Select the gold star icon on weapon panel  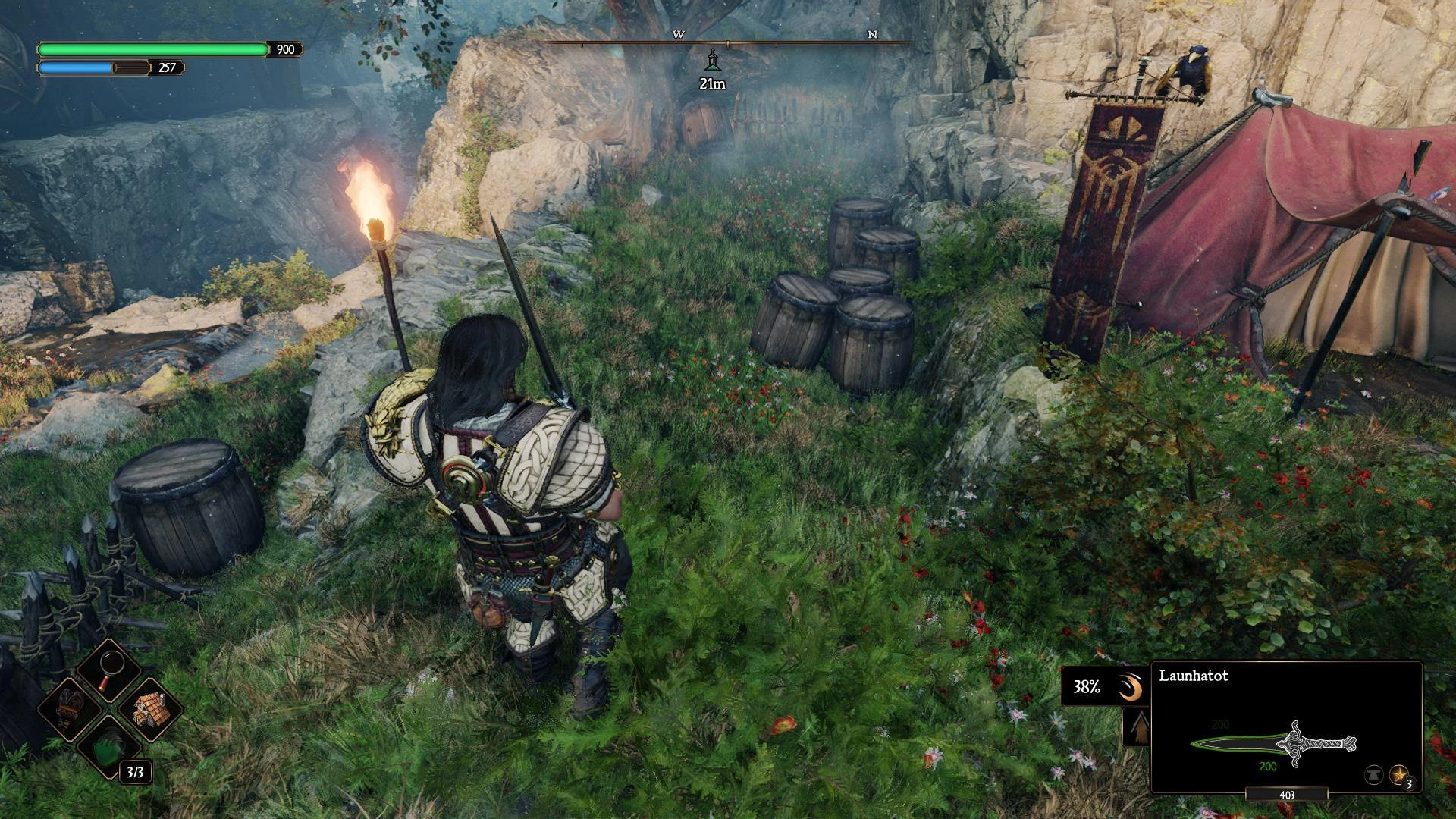click(x=1399, y=775)
